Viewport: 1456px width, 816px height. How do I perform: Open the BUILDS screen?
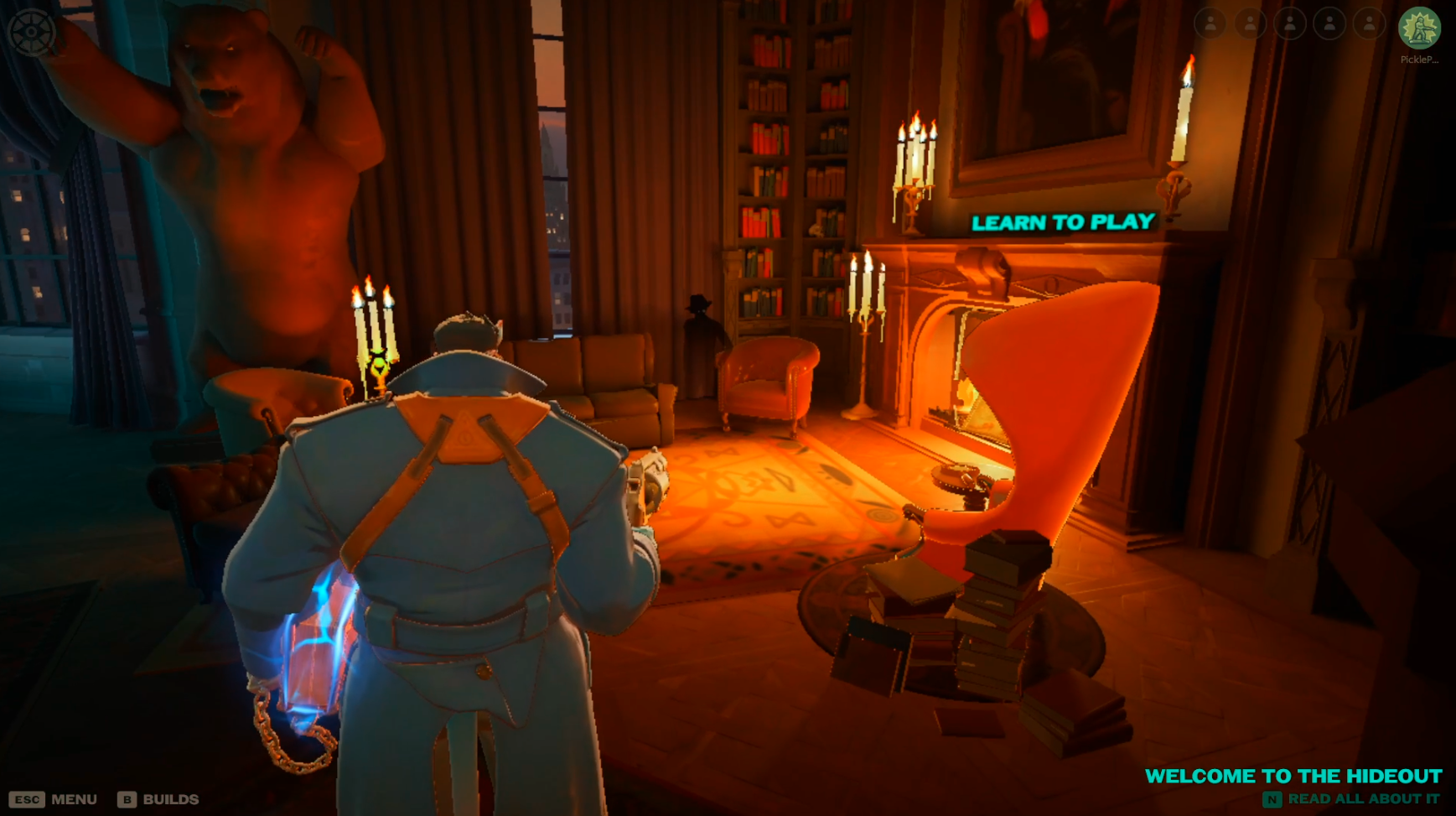point(161,799)
